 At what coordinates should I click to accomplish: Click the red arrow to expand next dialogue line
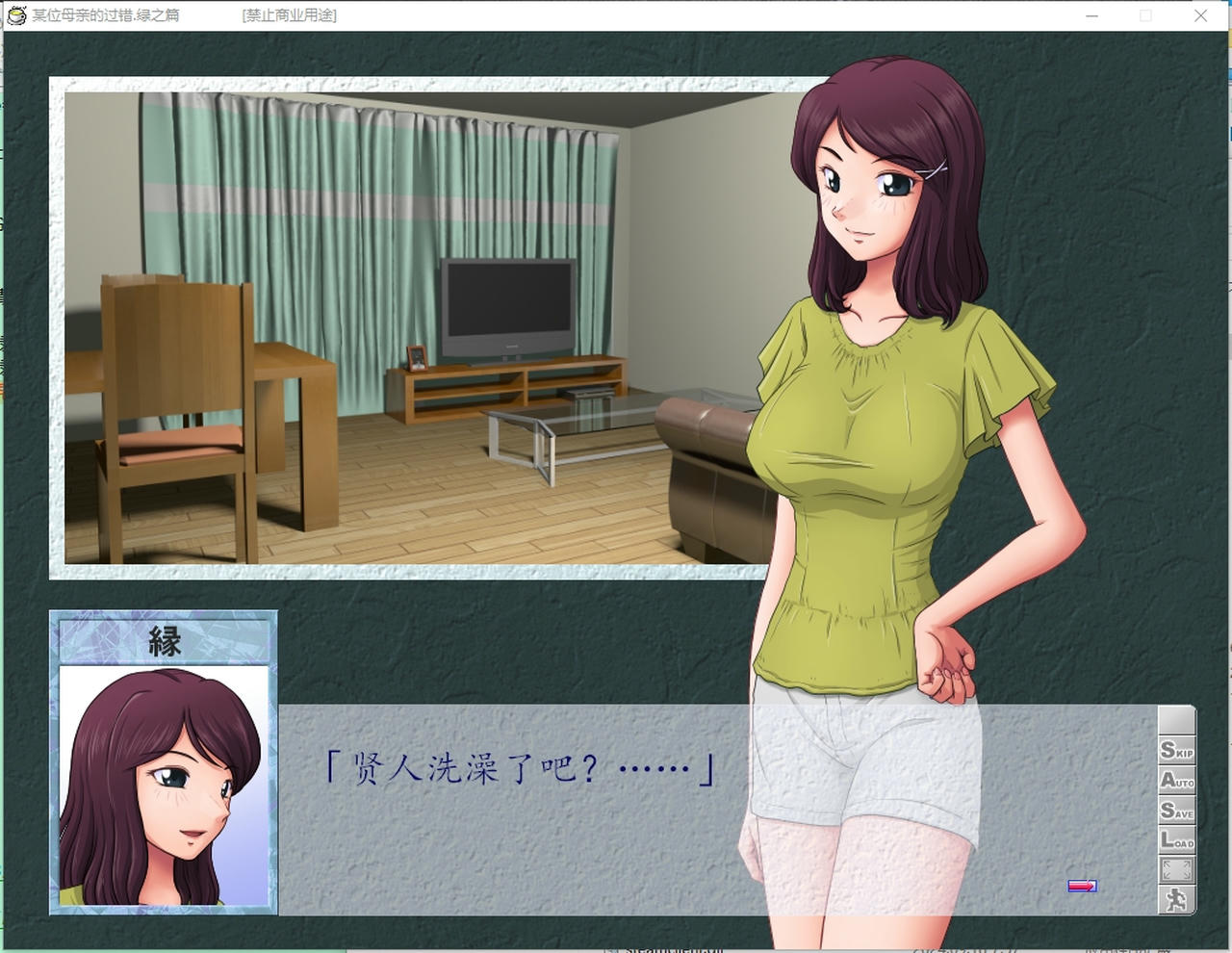1080,886
